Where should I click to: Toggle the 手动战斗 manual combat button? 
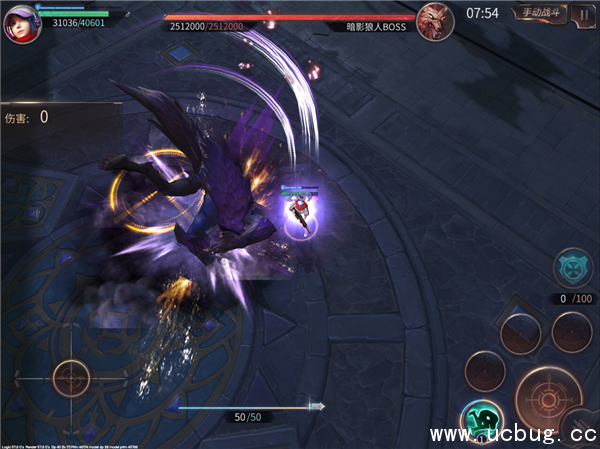(x=540, y=13)
